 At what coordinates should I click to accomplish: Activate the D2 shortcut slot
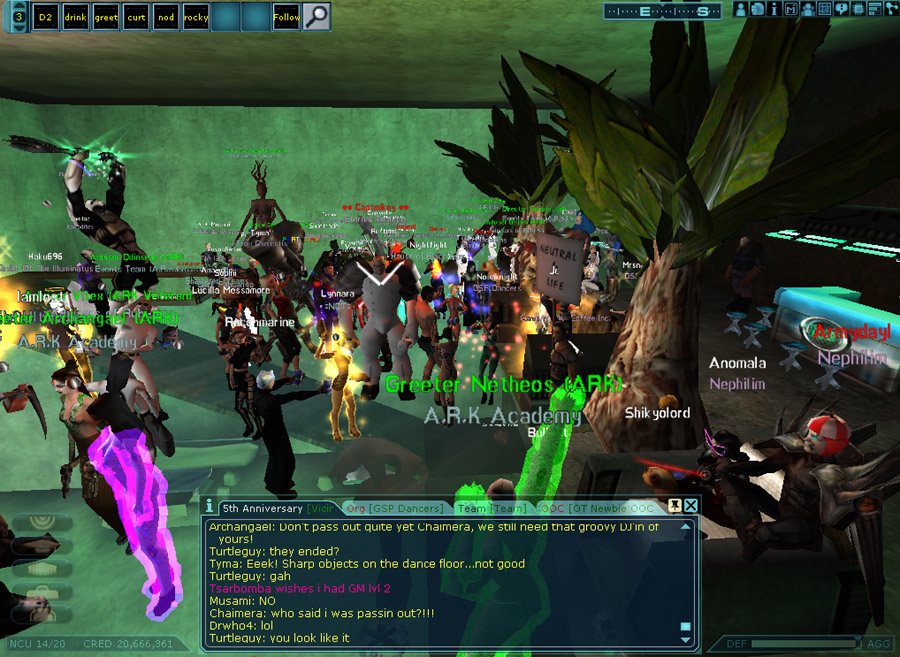45,17
